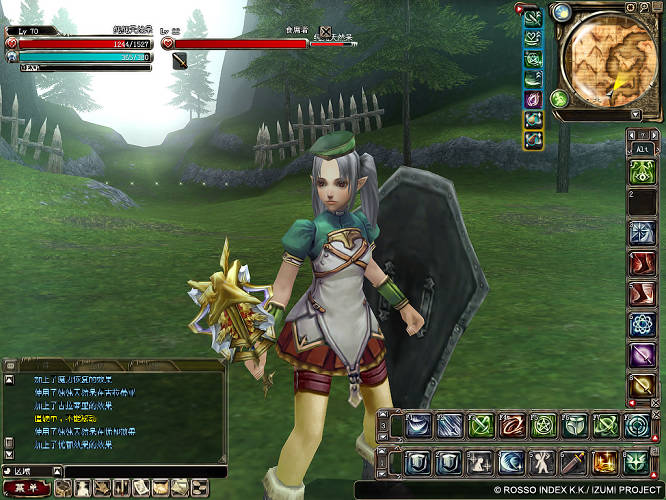Click the green orb button beside minimap
Screen dimensions: 666x500
coord(559,99)
